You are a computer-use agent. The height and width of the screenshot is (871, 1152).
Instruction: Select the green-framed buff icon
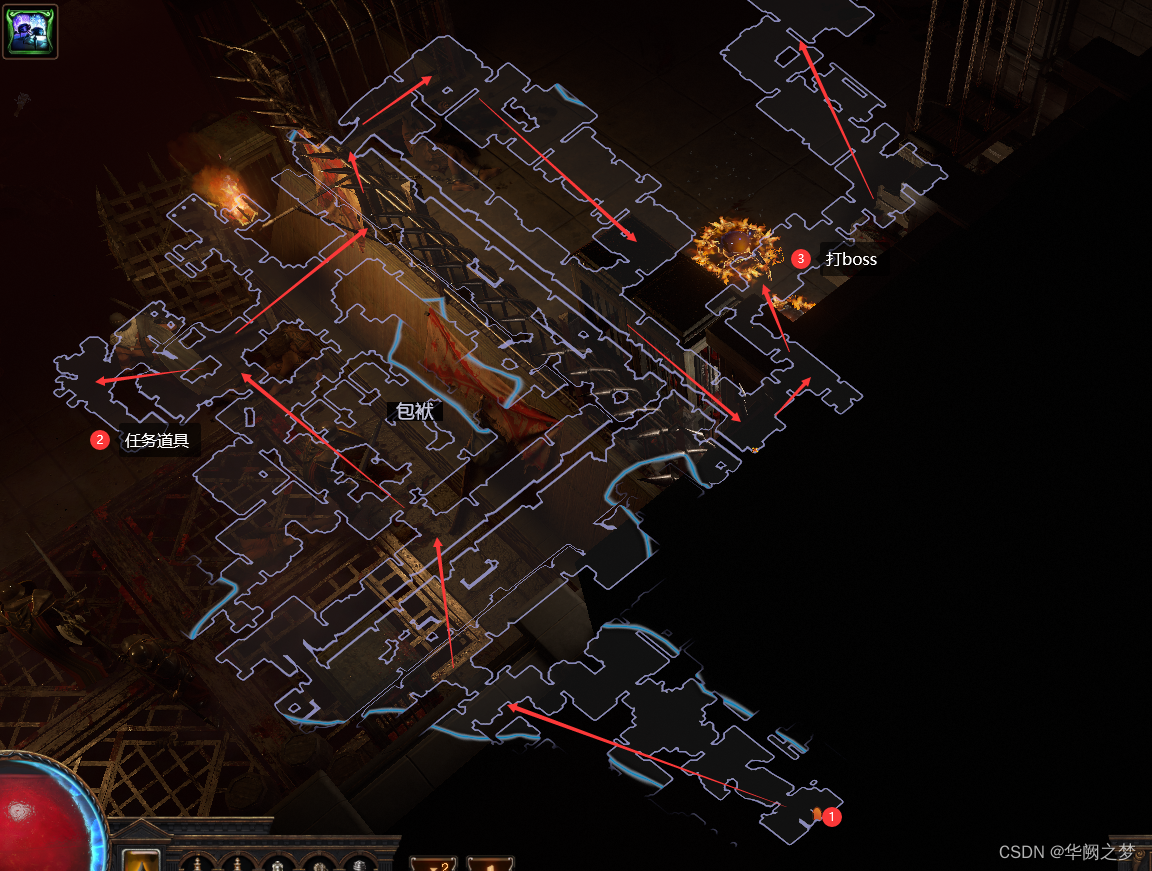click(x=30, y=31)
